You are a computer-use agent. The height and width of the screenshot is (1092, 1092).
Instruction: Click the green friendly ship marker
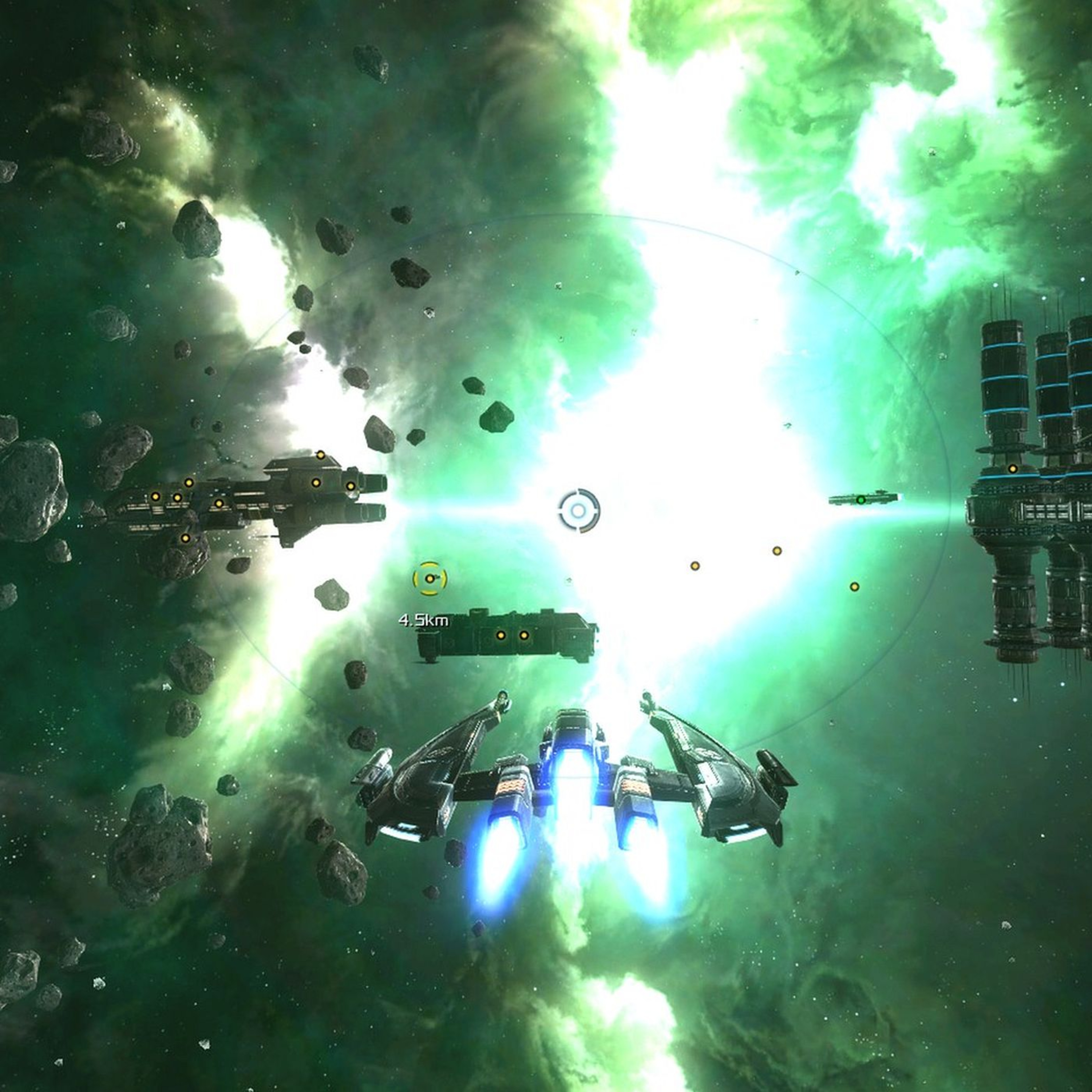[x=860, y=500]
